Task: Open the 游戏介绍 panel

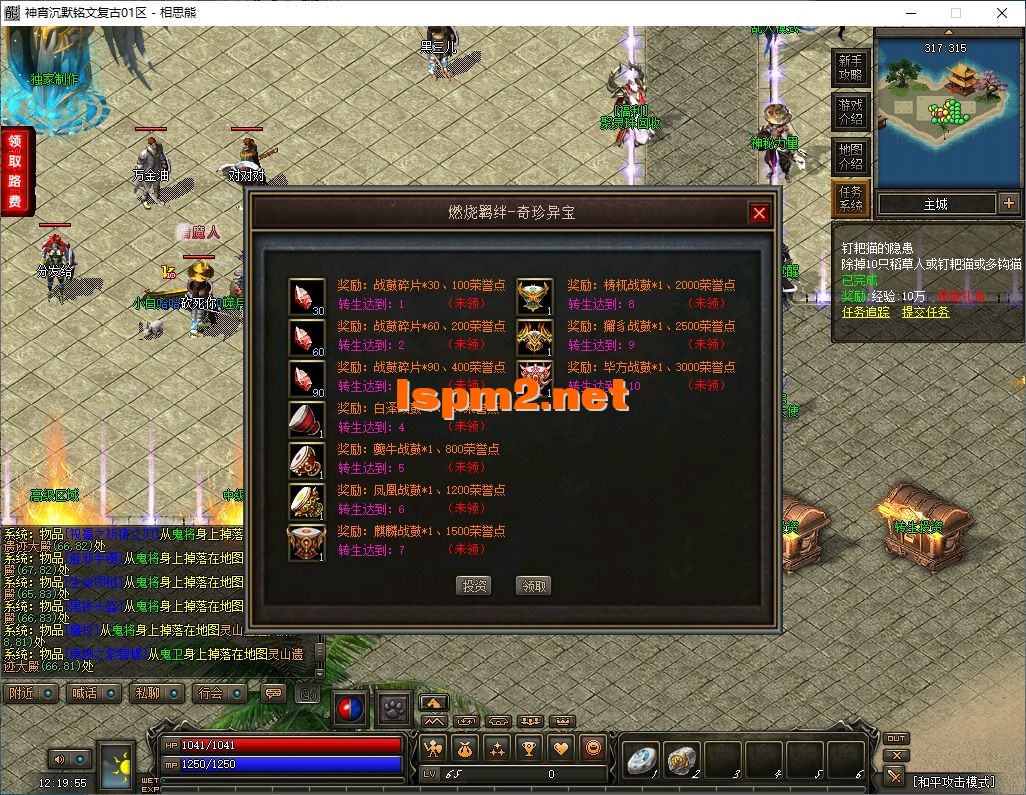Action: pyautogui.click(x=850, y=111)
